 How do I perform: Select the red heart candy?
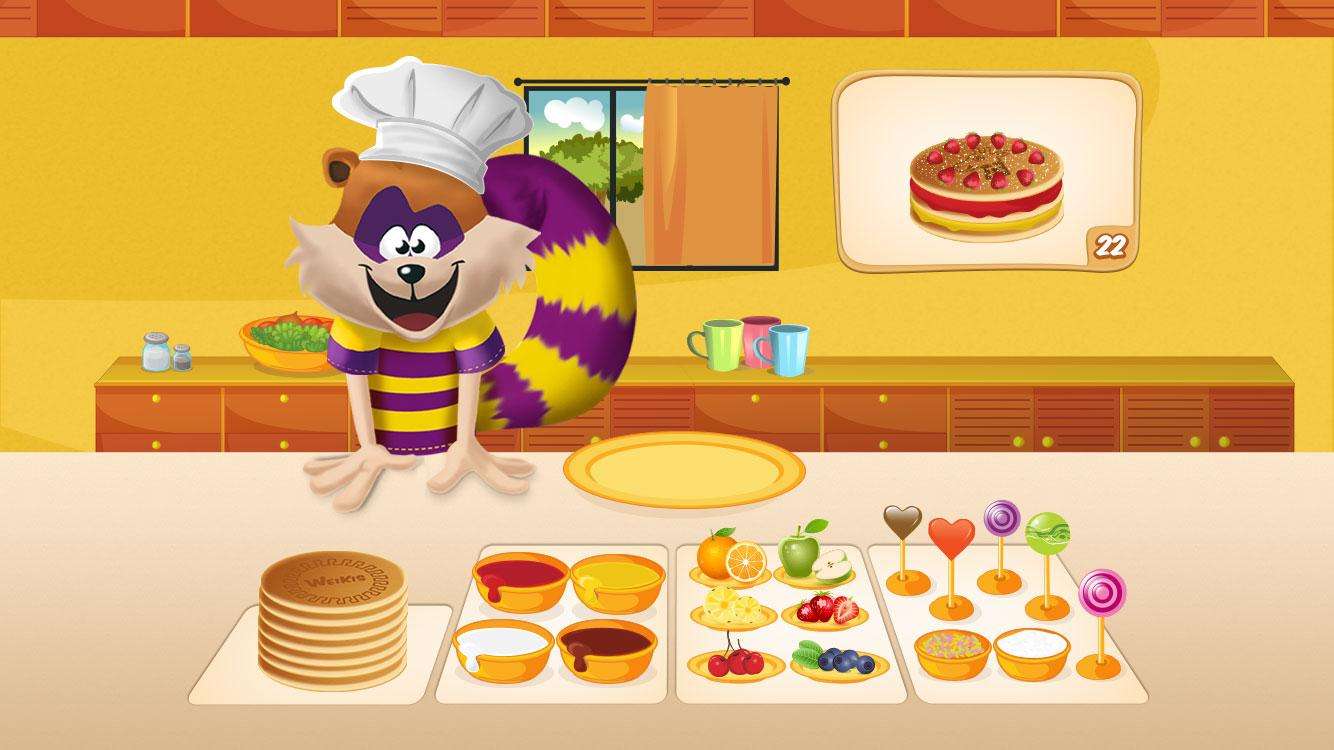[951, 533]
